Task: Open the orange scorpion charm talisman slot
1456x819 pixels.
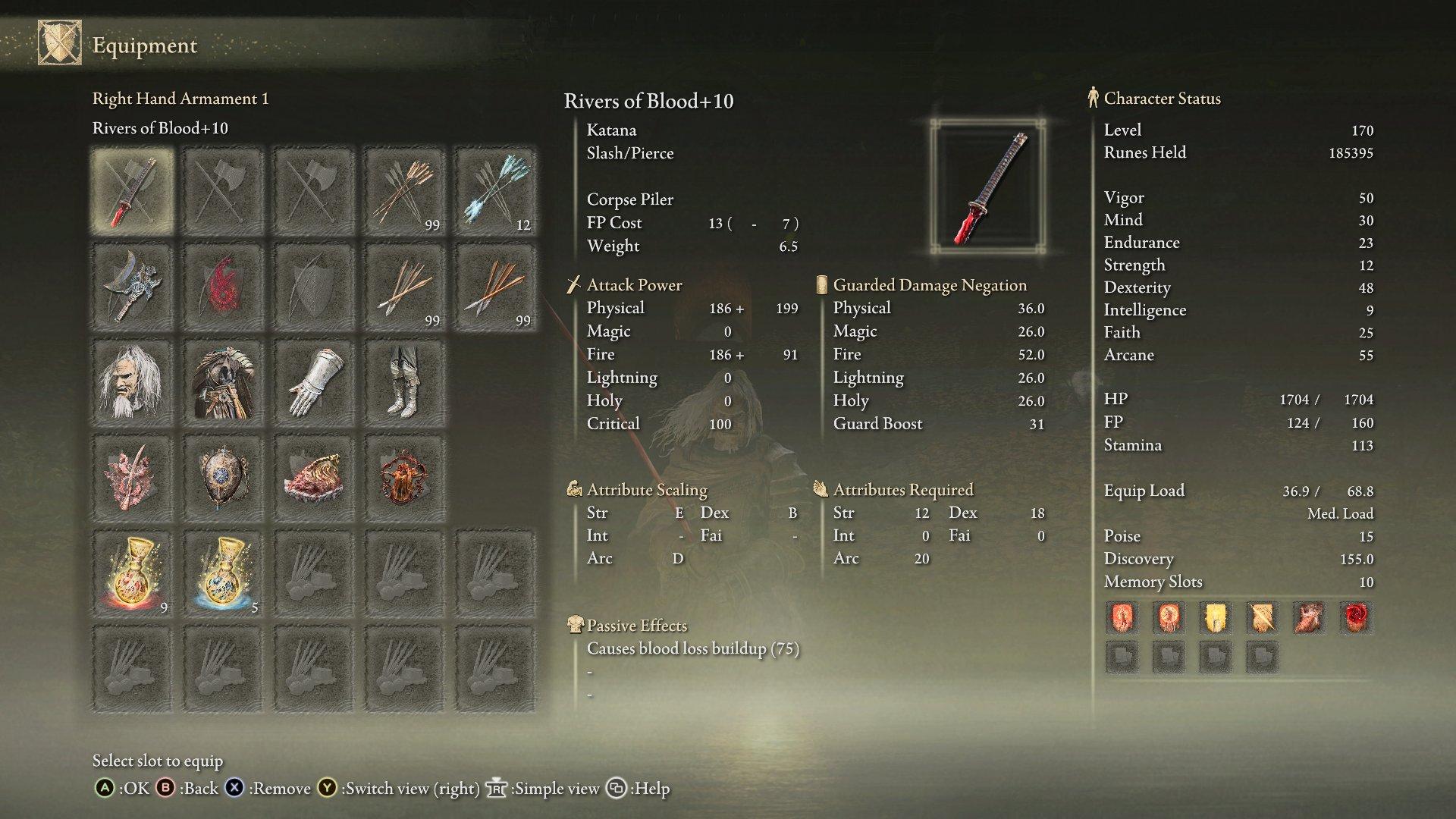Action: (404, 478)
